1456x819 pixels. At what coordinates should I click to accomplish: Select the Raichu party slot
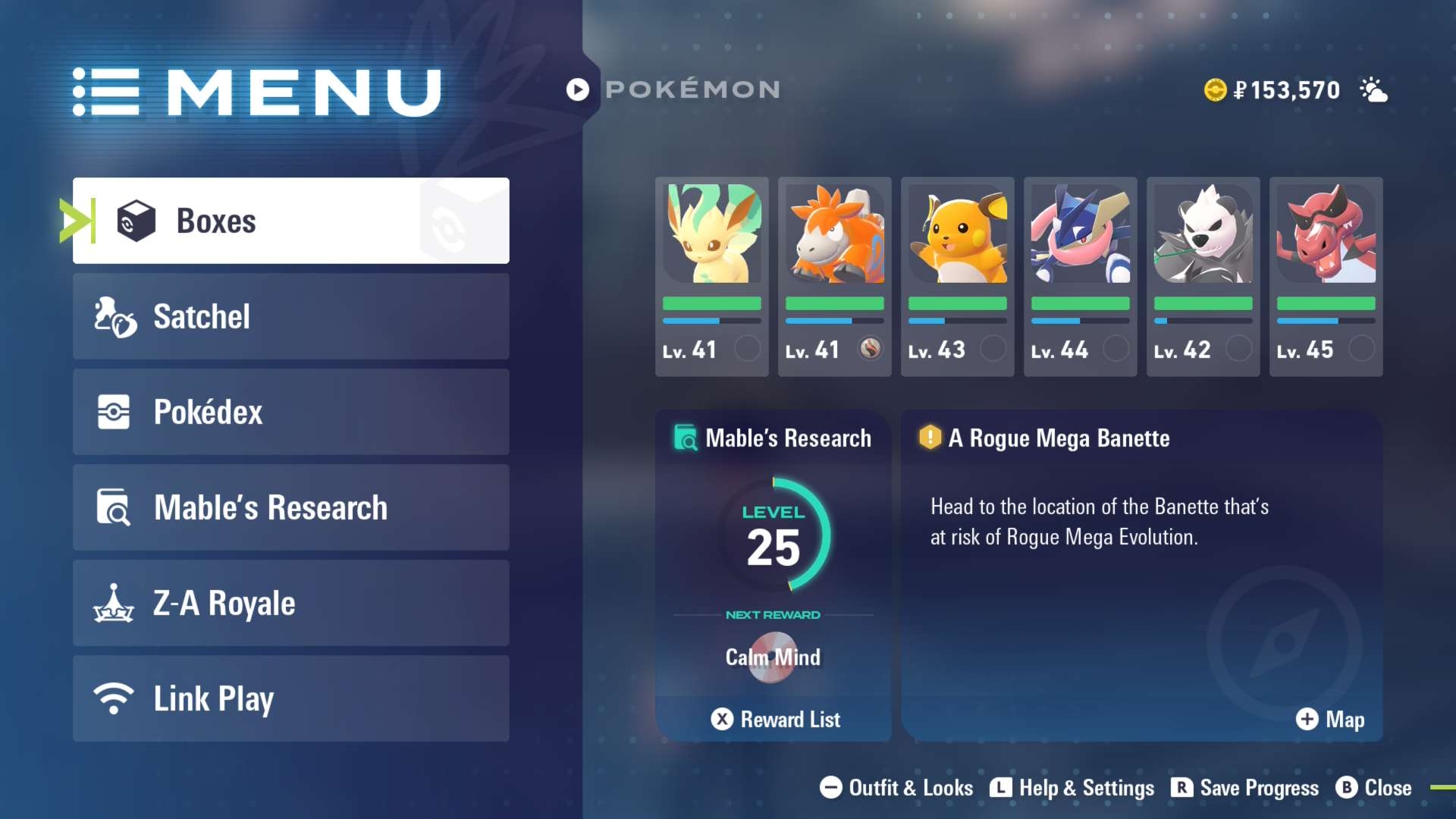tap(957, 276)
